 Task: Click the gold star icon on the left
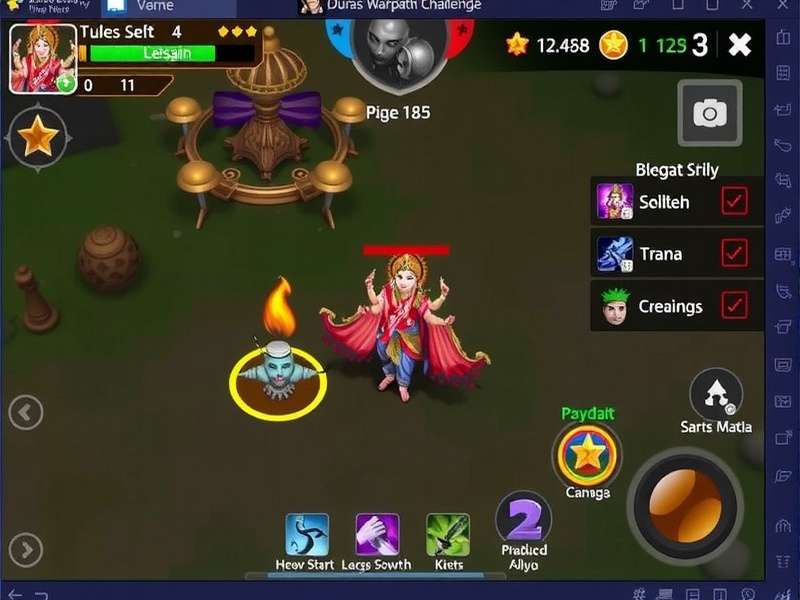point(37,137)
